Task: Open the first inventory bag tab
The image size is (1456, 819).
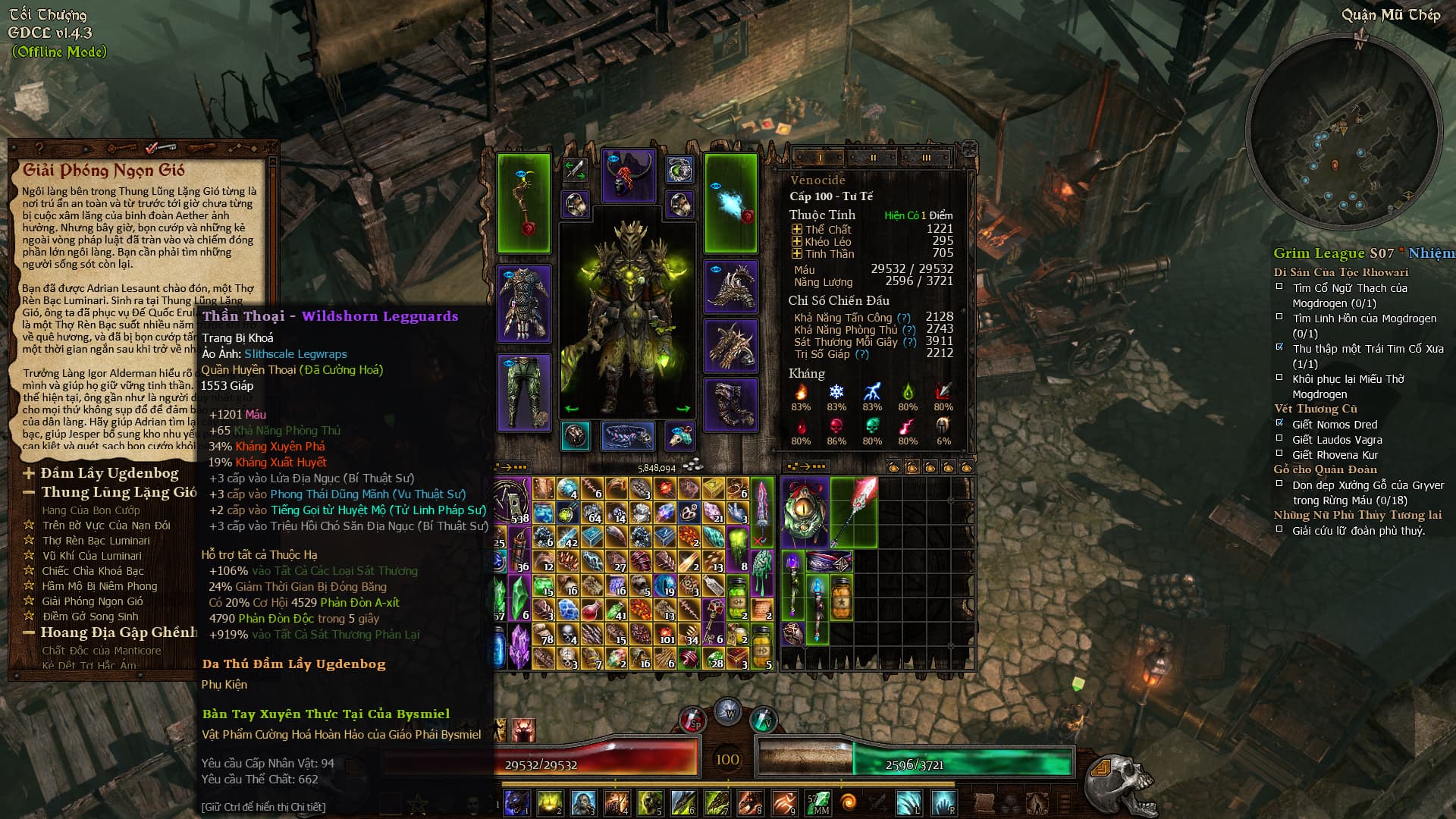Action: [x=894, y=467]
